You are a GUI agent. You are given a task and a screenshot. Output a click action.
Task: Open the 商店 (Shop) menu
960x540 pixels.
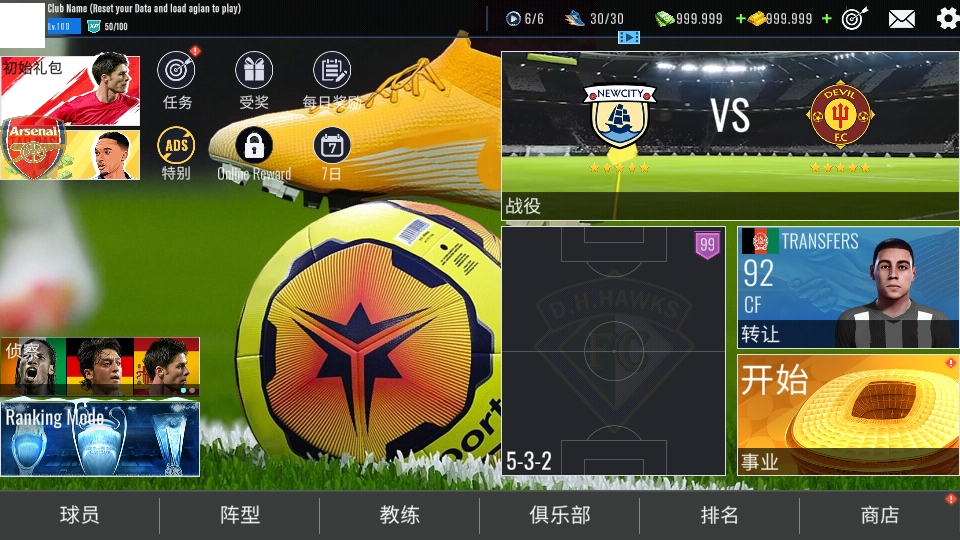point(880,515)
